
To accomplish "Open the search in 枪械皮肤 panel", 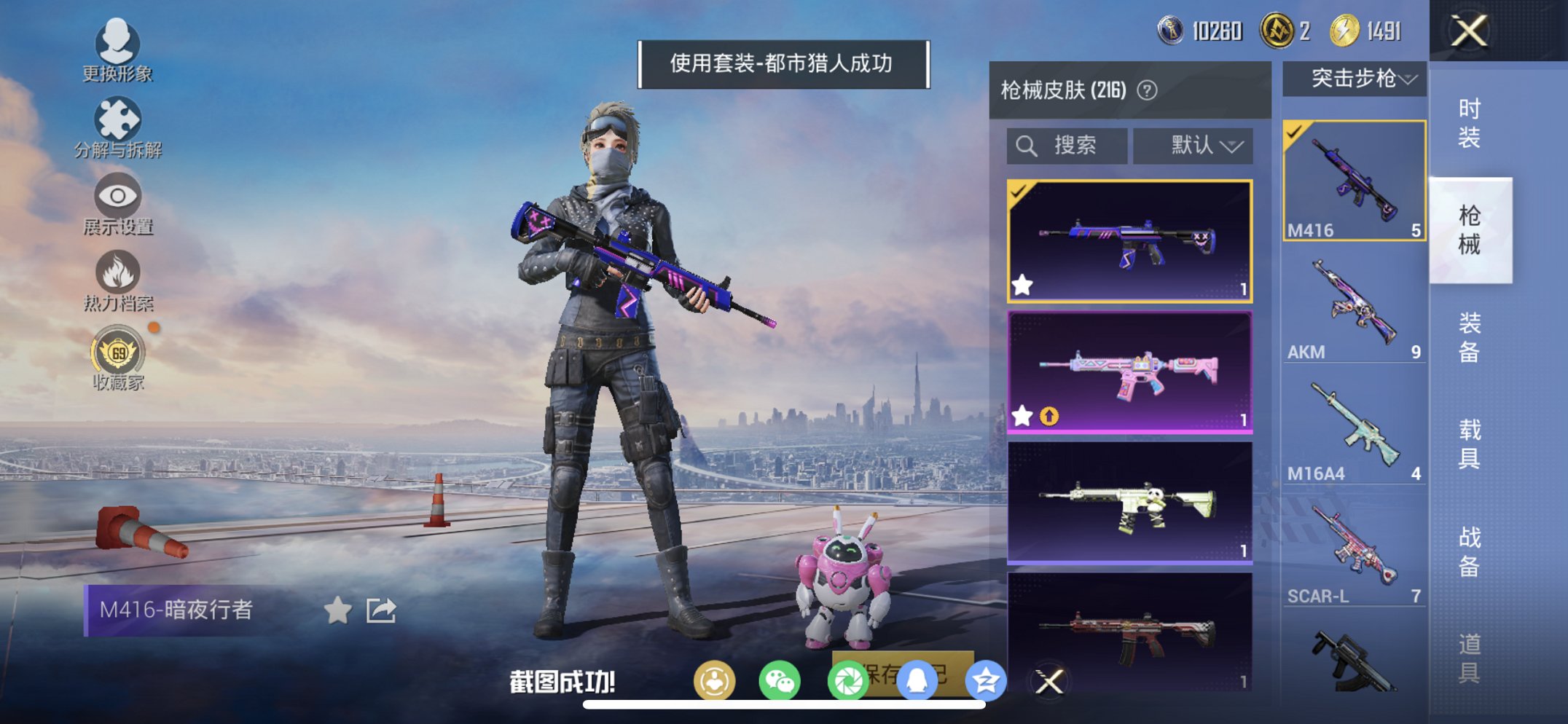I will [x=1067, y=144].
